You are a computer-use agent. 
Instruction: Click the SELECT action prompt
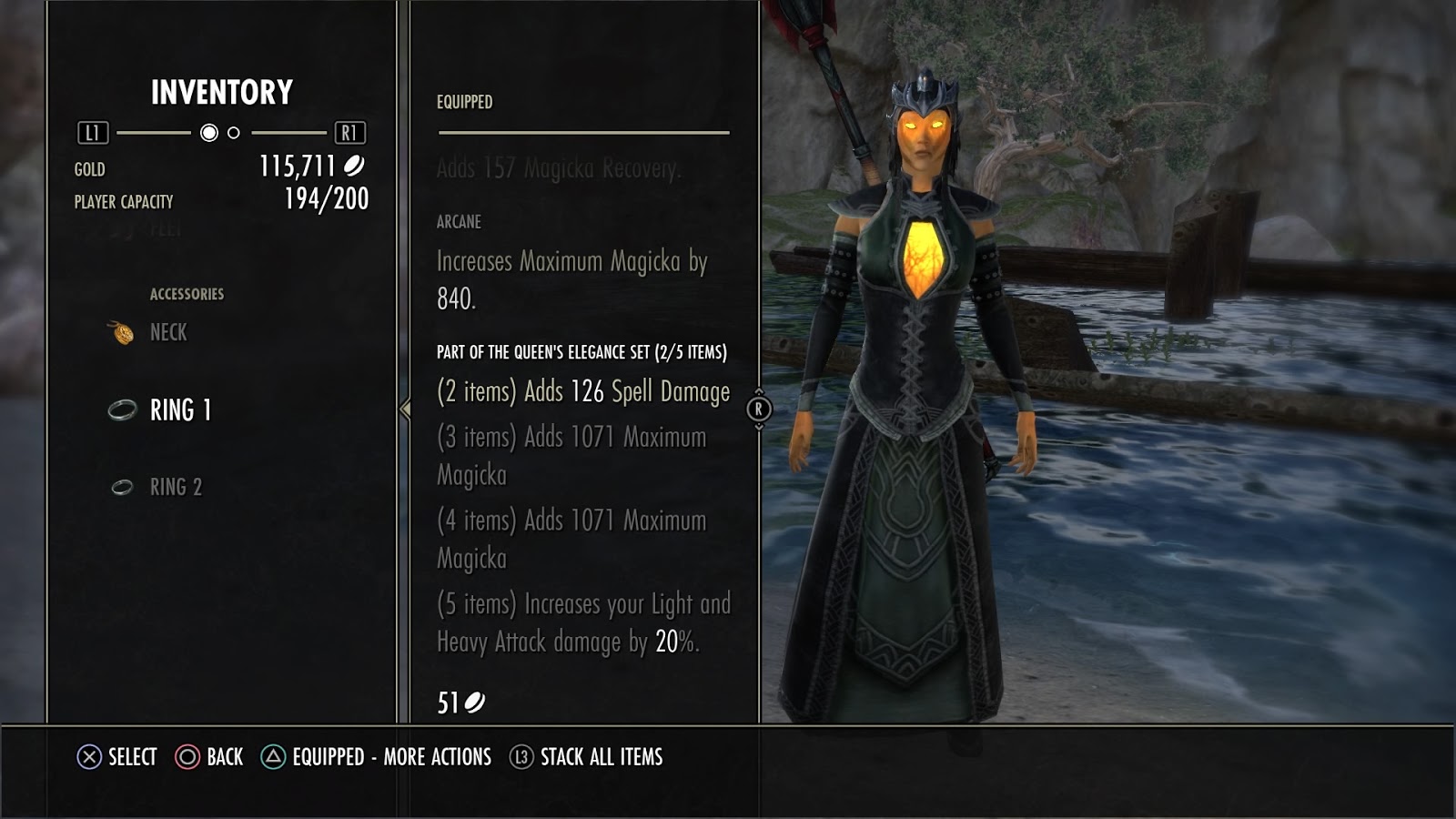(135, 755)
